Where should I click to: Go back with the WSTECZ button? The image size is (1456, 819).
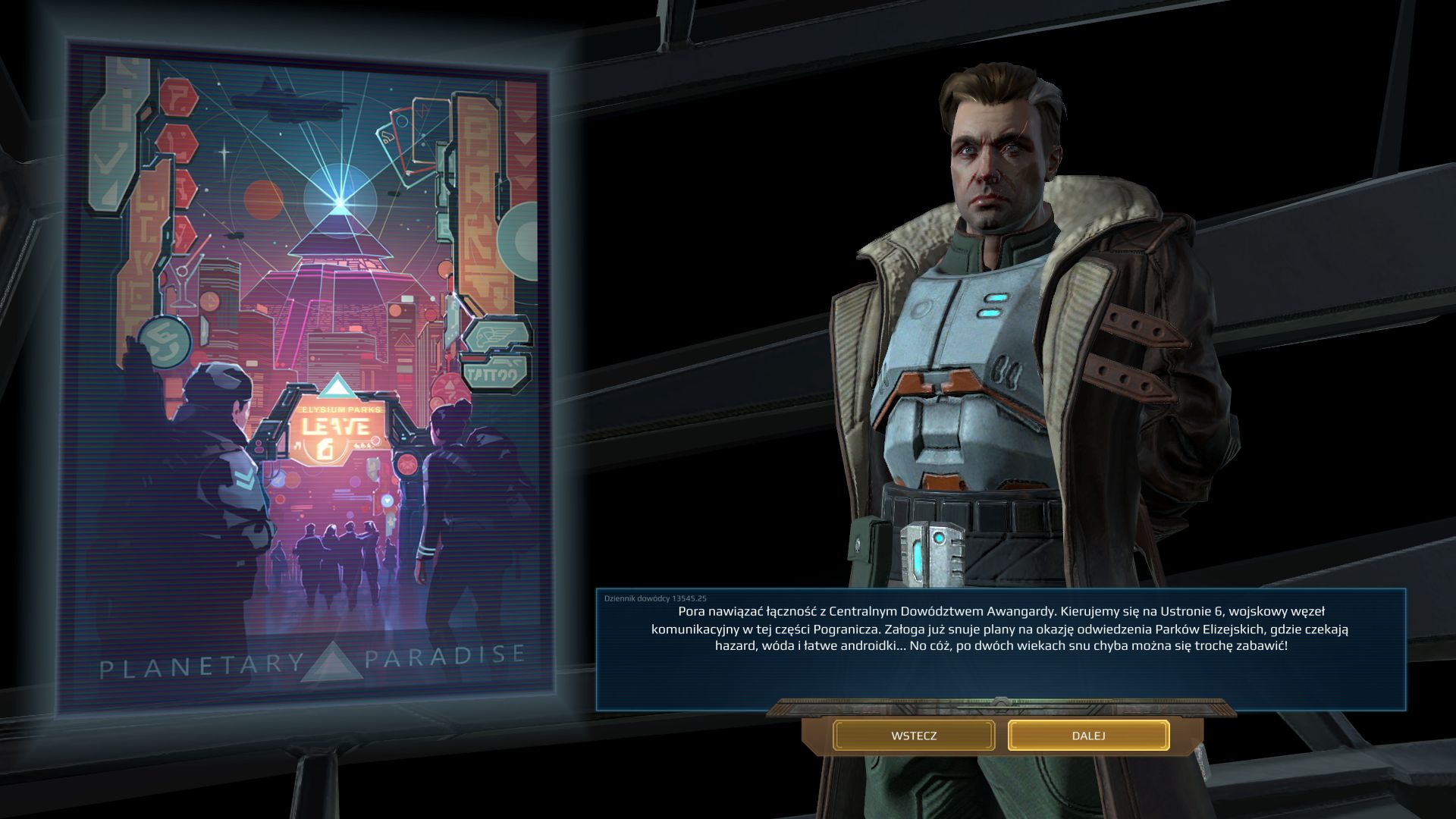click(914, 736)
